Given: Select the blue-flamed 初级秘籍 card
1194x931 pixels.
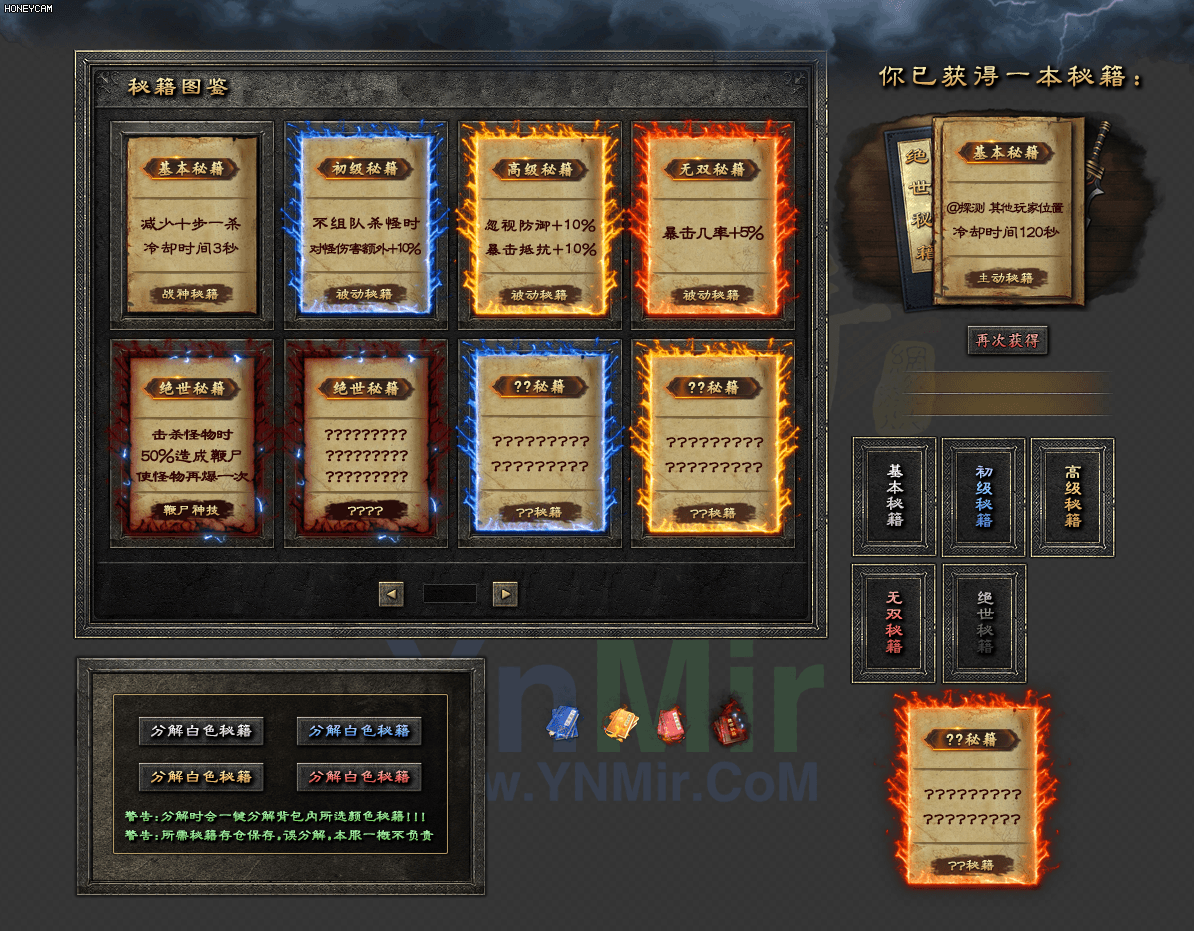Looking at the screenshot, I should tap(365, 226).
